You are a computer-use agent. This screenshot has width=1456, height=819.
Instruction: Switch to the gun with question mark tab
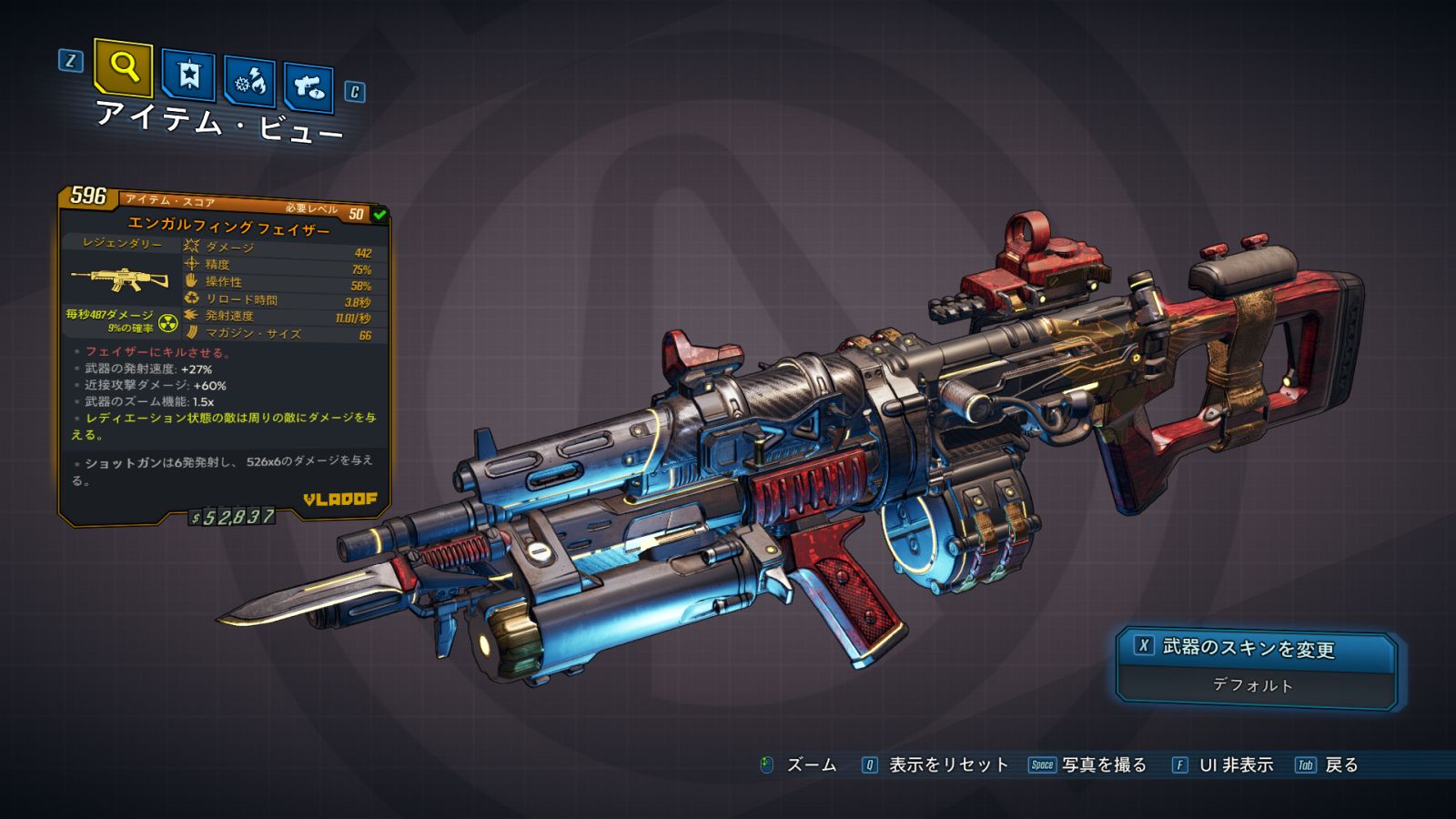point(308,87)
